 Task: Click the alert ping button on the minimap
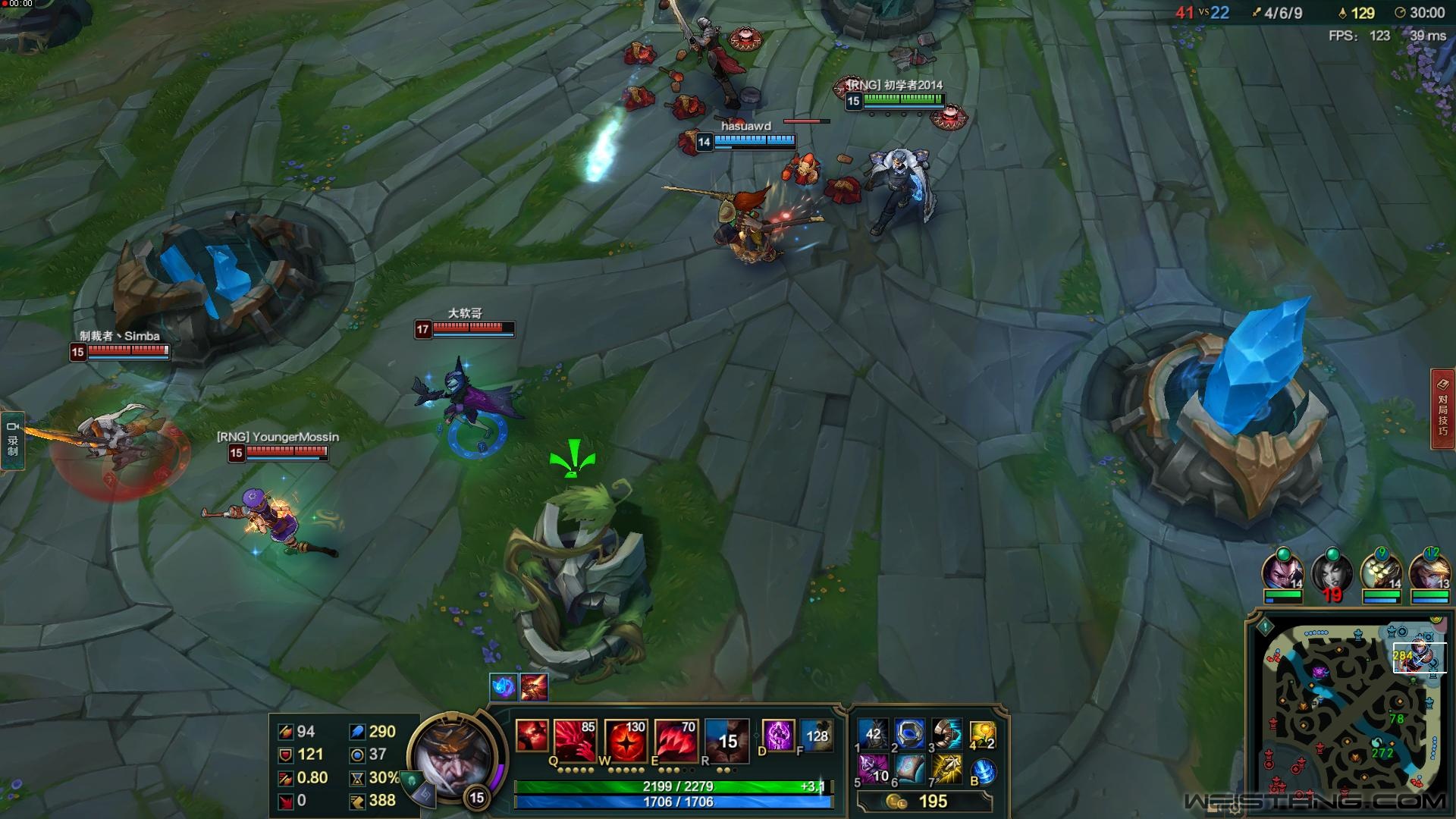(1265, 627)
